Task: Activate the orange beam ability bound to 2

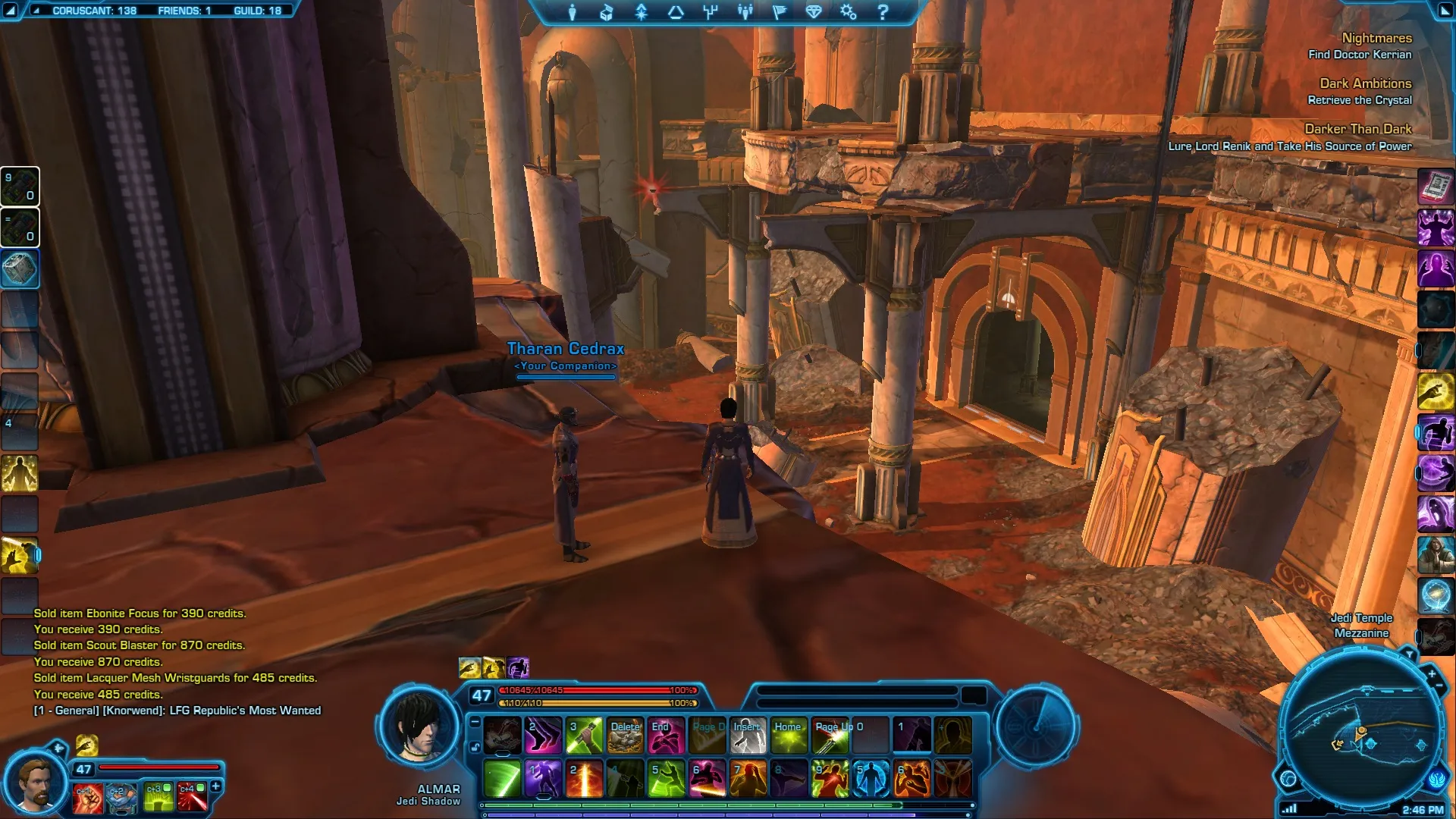Action: (x=584, y=780)
